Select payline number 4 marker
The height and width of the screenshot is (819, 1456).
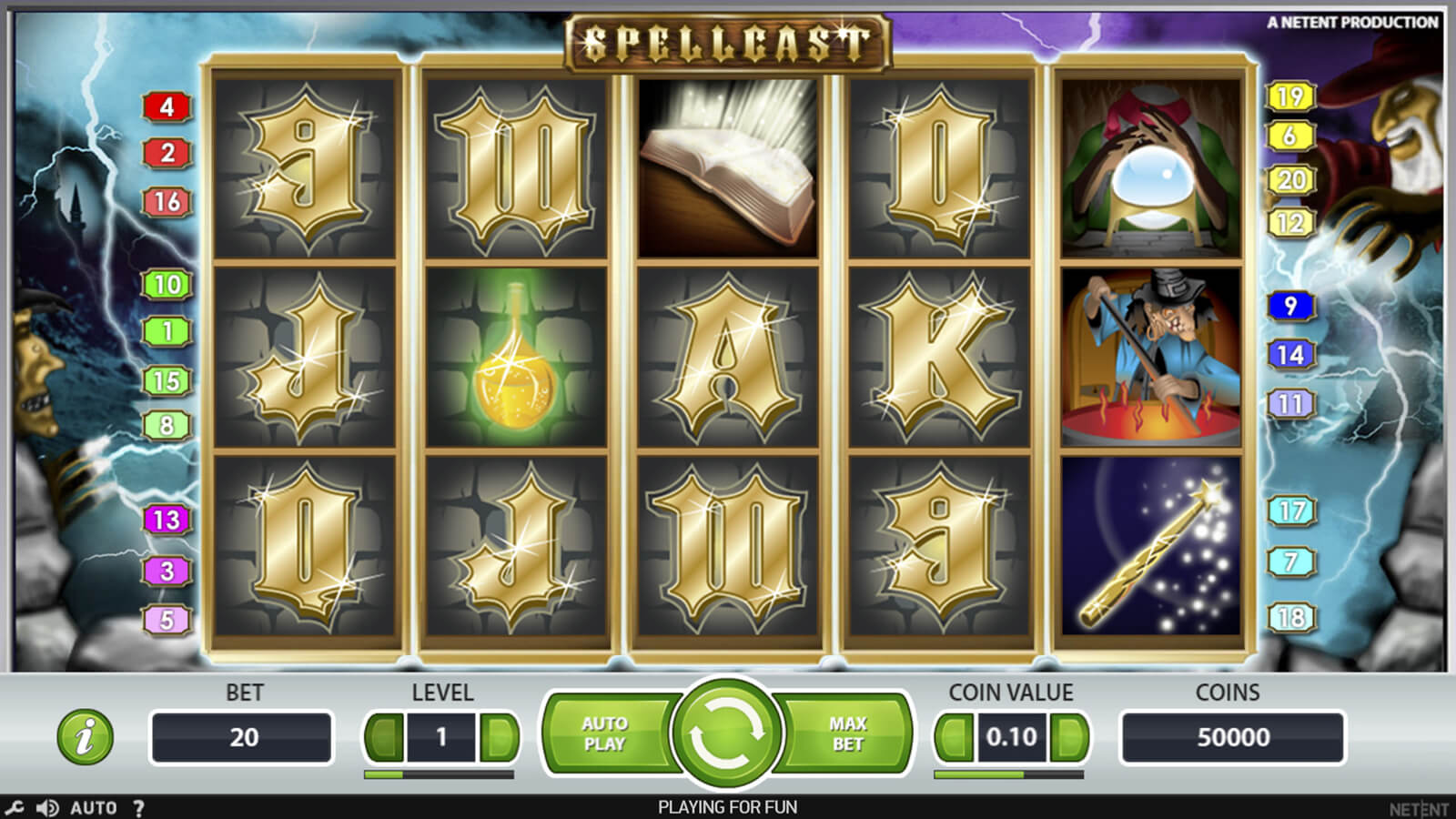[167, 107]
